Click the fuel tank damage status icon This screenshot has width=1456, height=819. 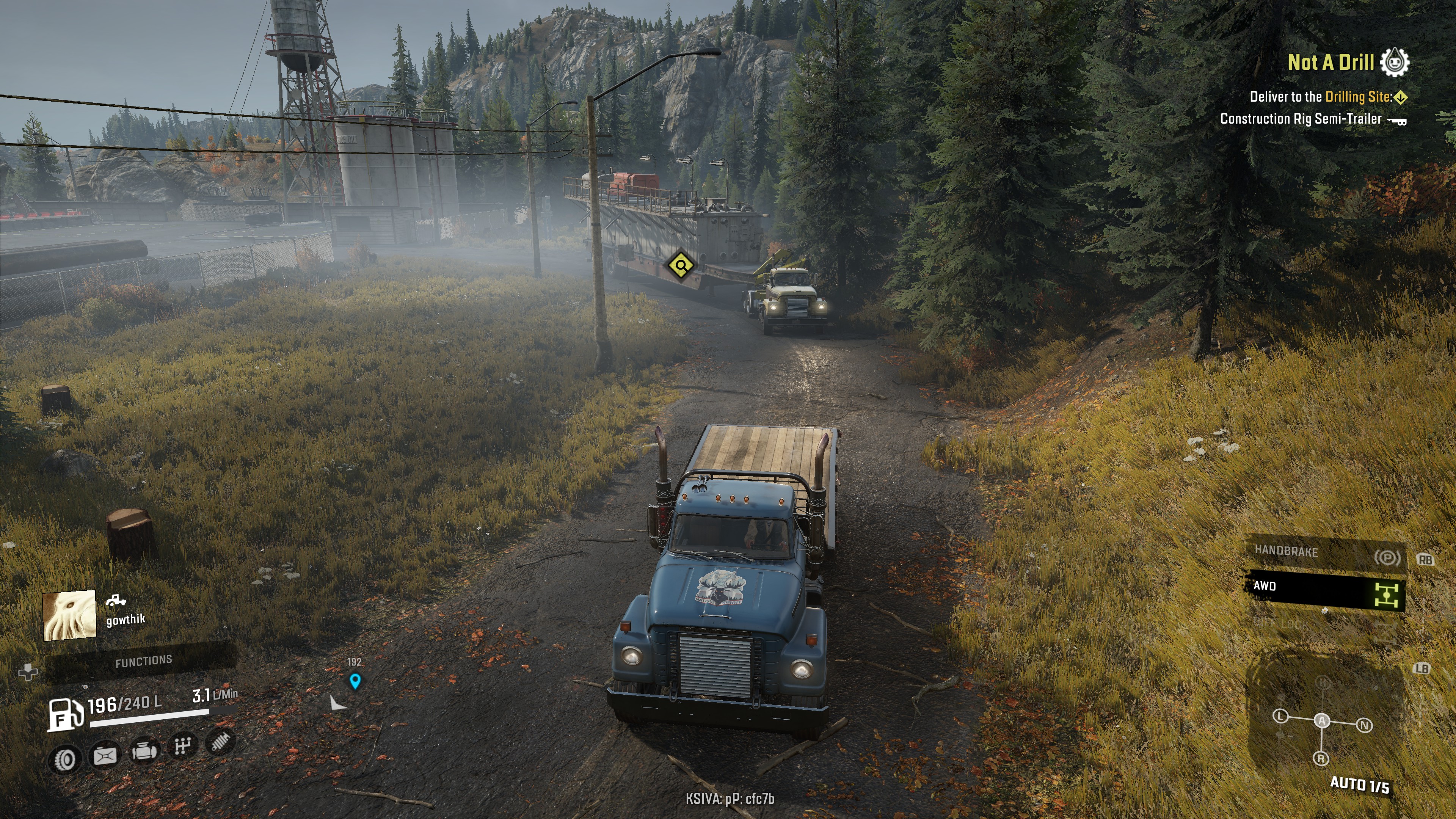(105, 756)
